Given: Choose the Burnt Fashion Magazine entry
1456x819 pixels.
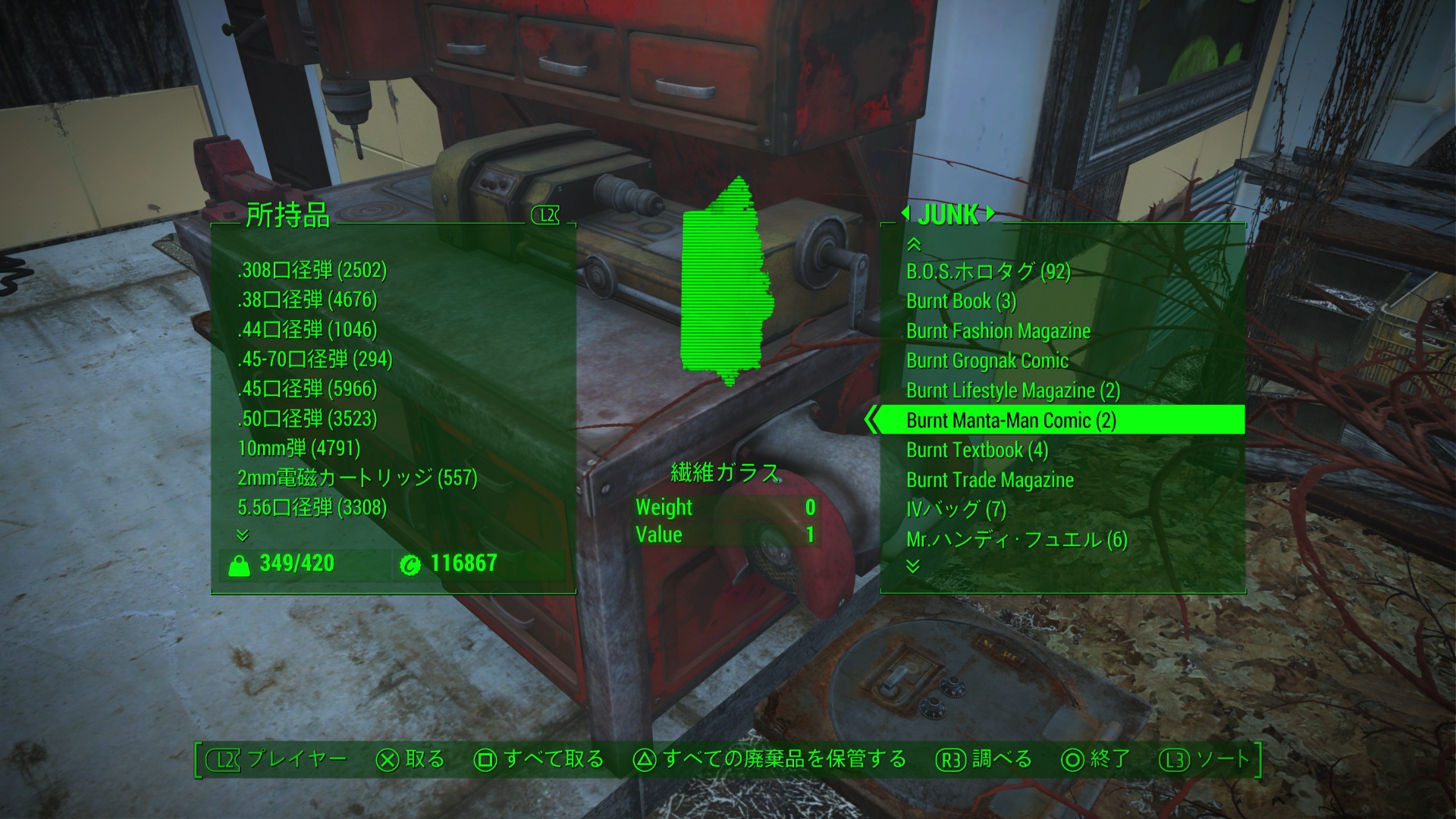Looking at the screenshot, I should 998,331.
